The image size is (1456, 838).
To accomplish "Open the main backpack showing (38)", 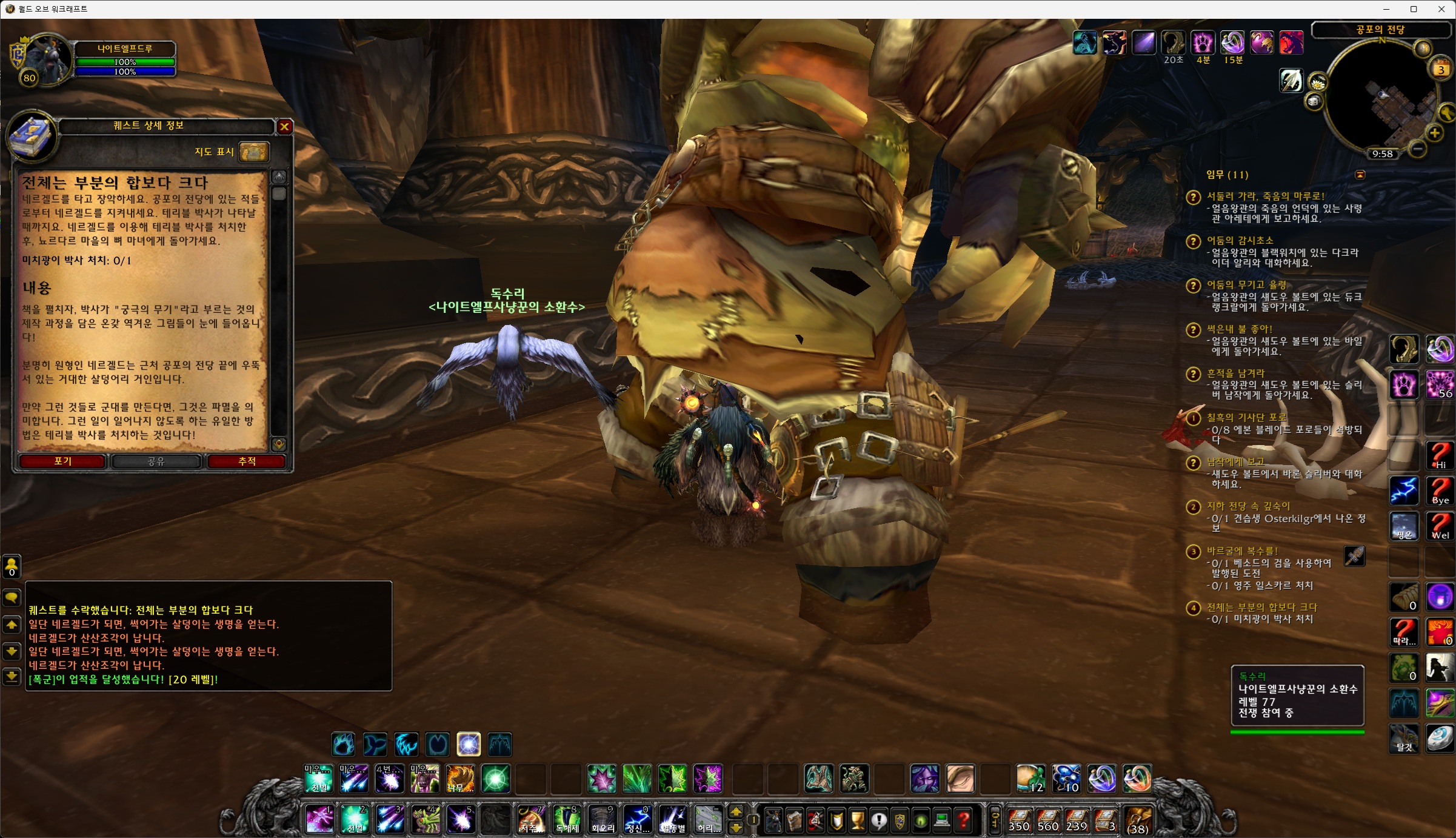I will click(1137, 821).
